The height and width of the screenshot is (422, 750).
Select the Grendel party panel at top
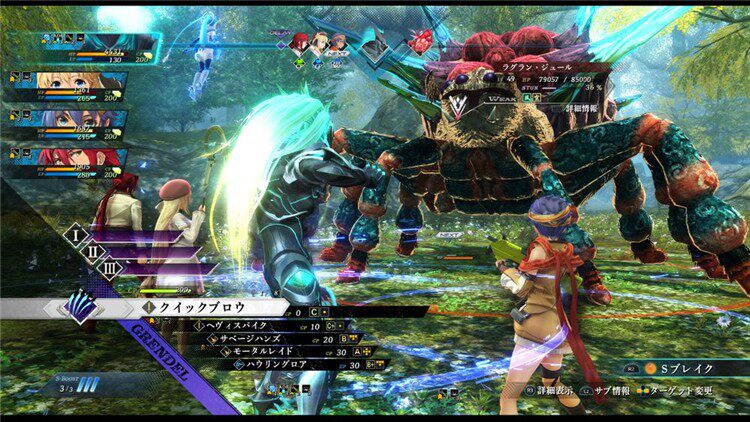tap(100, 44)
